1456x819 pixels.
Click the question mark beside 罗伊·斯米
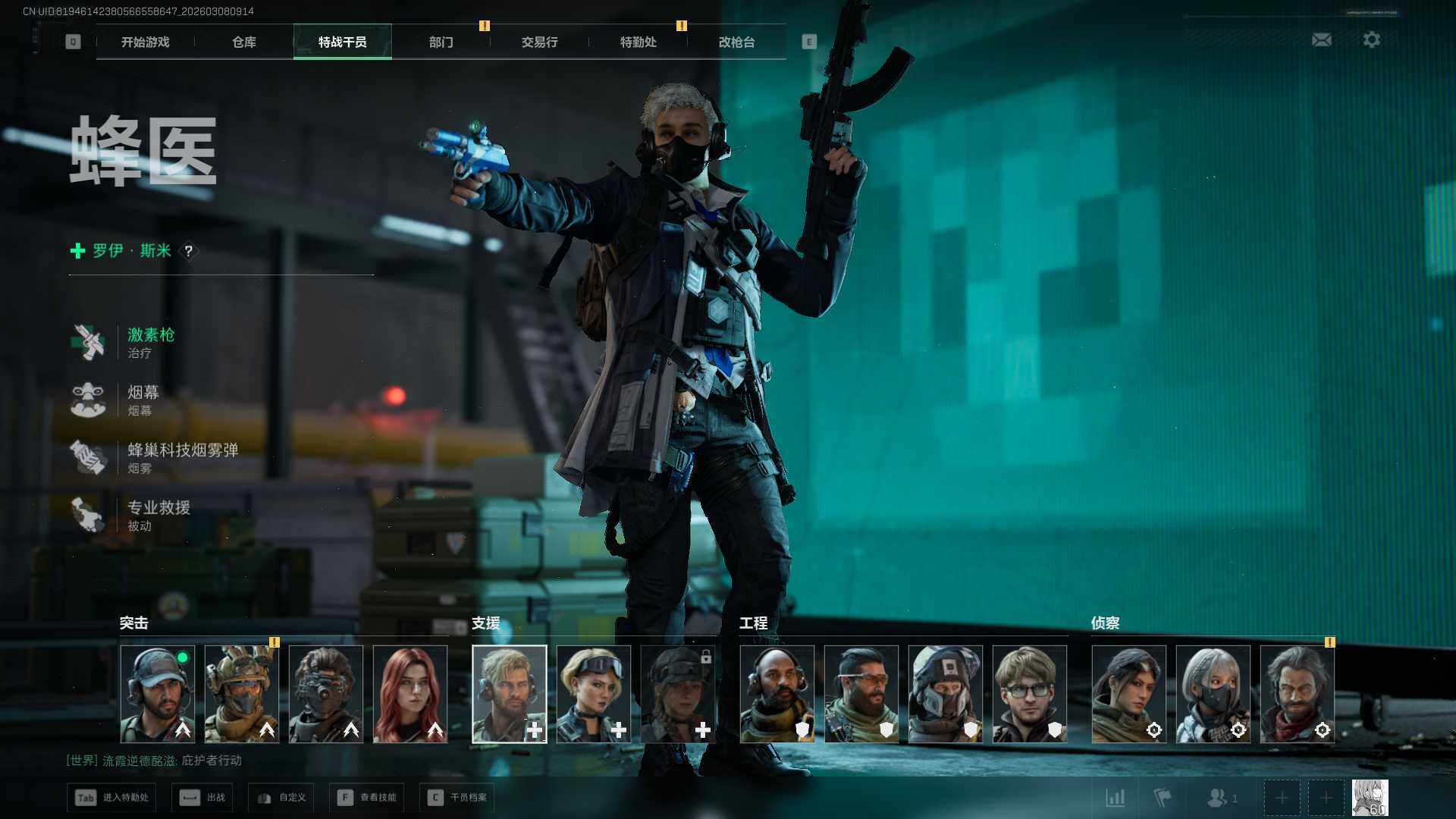[x=189, y=251]
